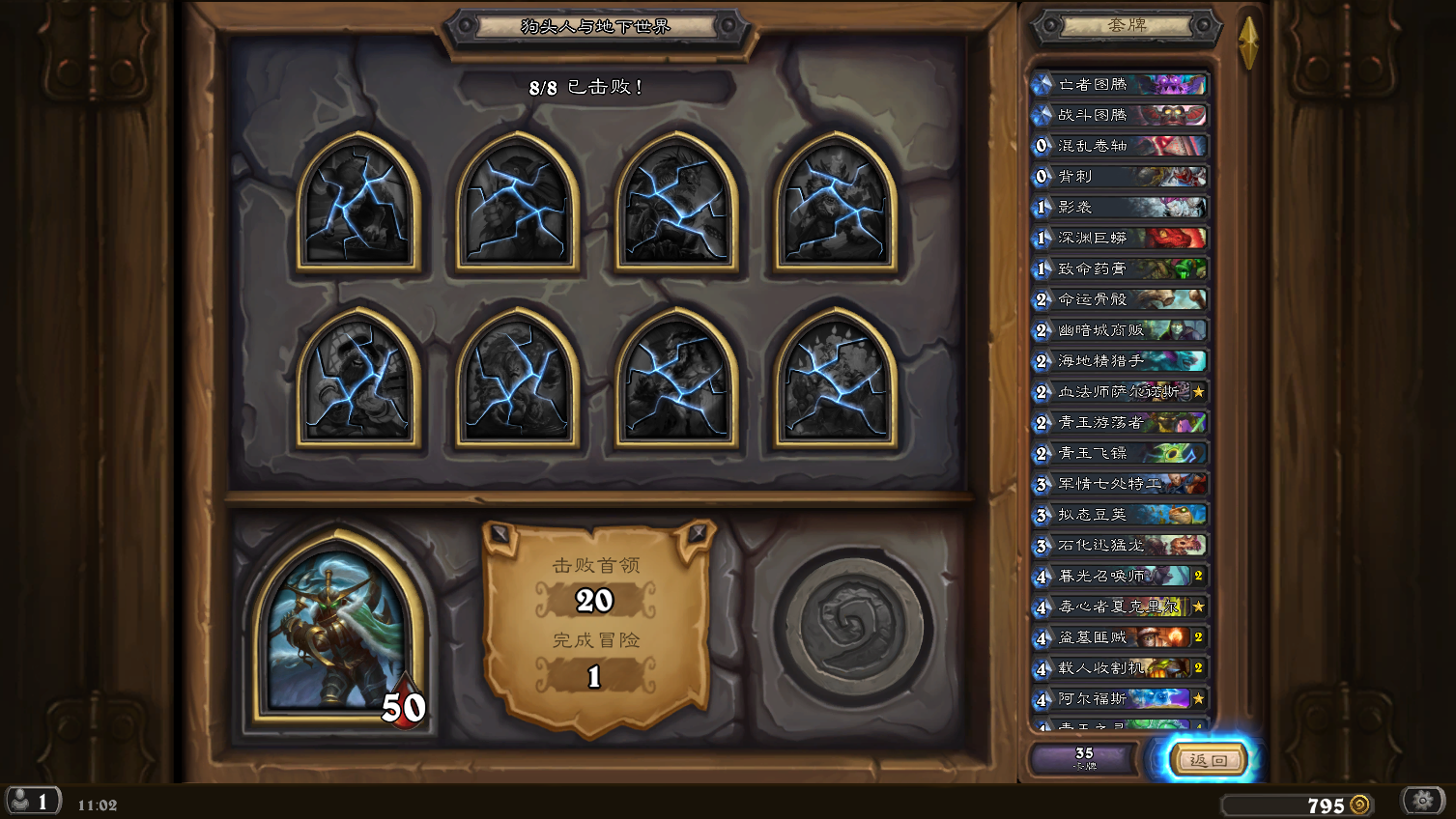Click the 海地精猎手 deck entry
Screen dimensions: 1456x819
tap(1121, 361)
